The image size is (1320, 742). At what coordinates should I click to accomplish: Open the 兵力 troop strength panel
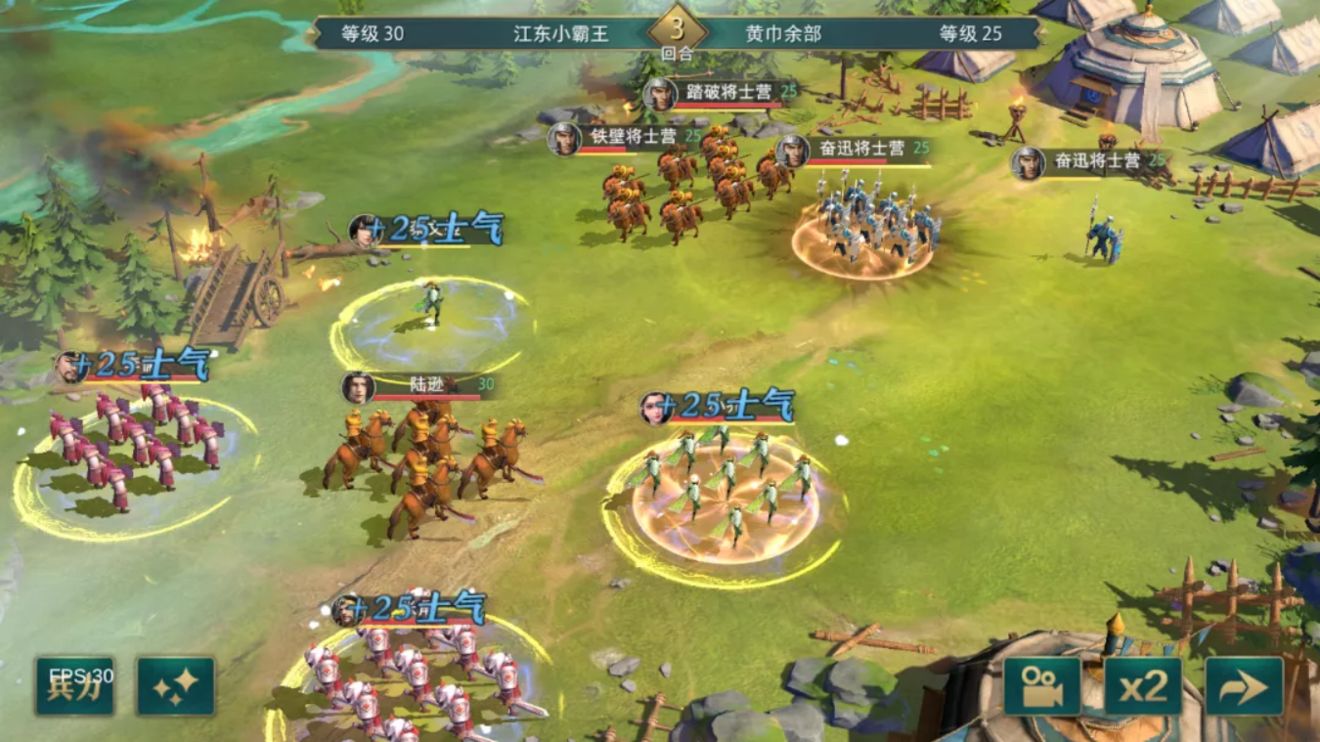coord(75,685)
